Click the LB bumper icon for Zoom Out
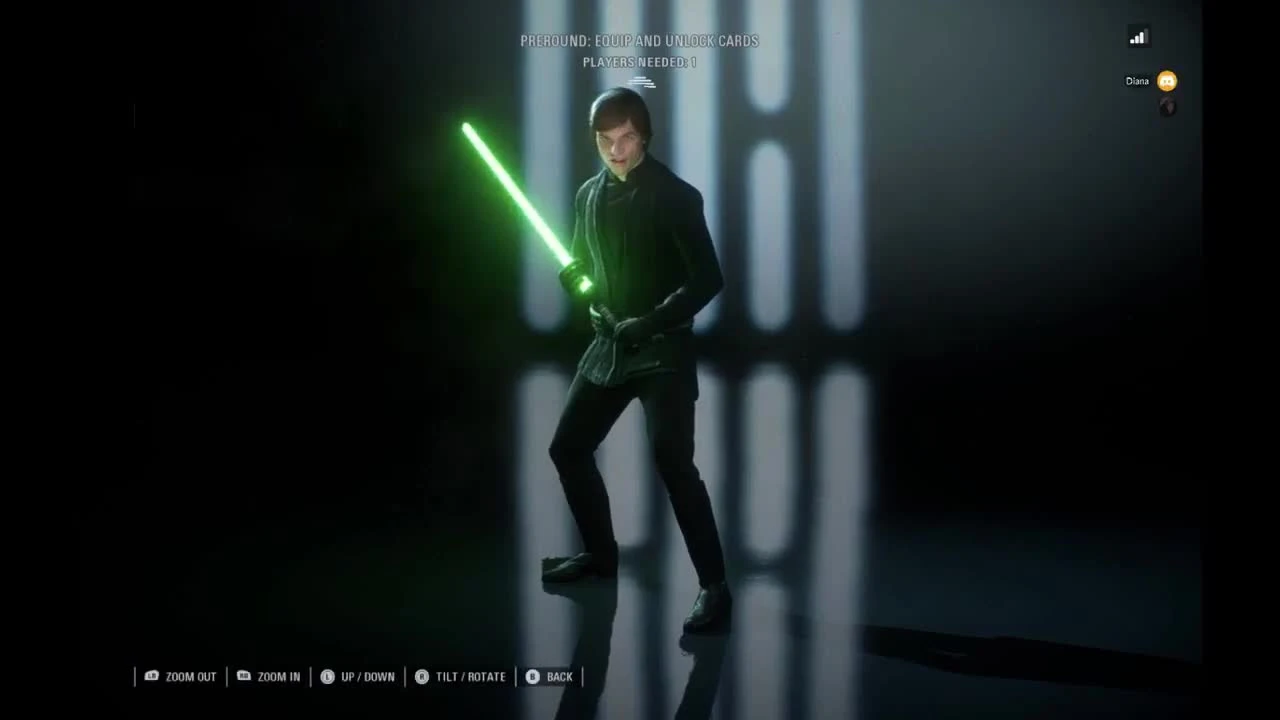The image size is (1280, 720). tap(152, 677)
